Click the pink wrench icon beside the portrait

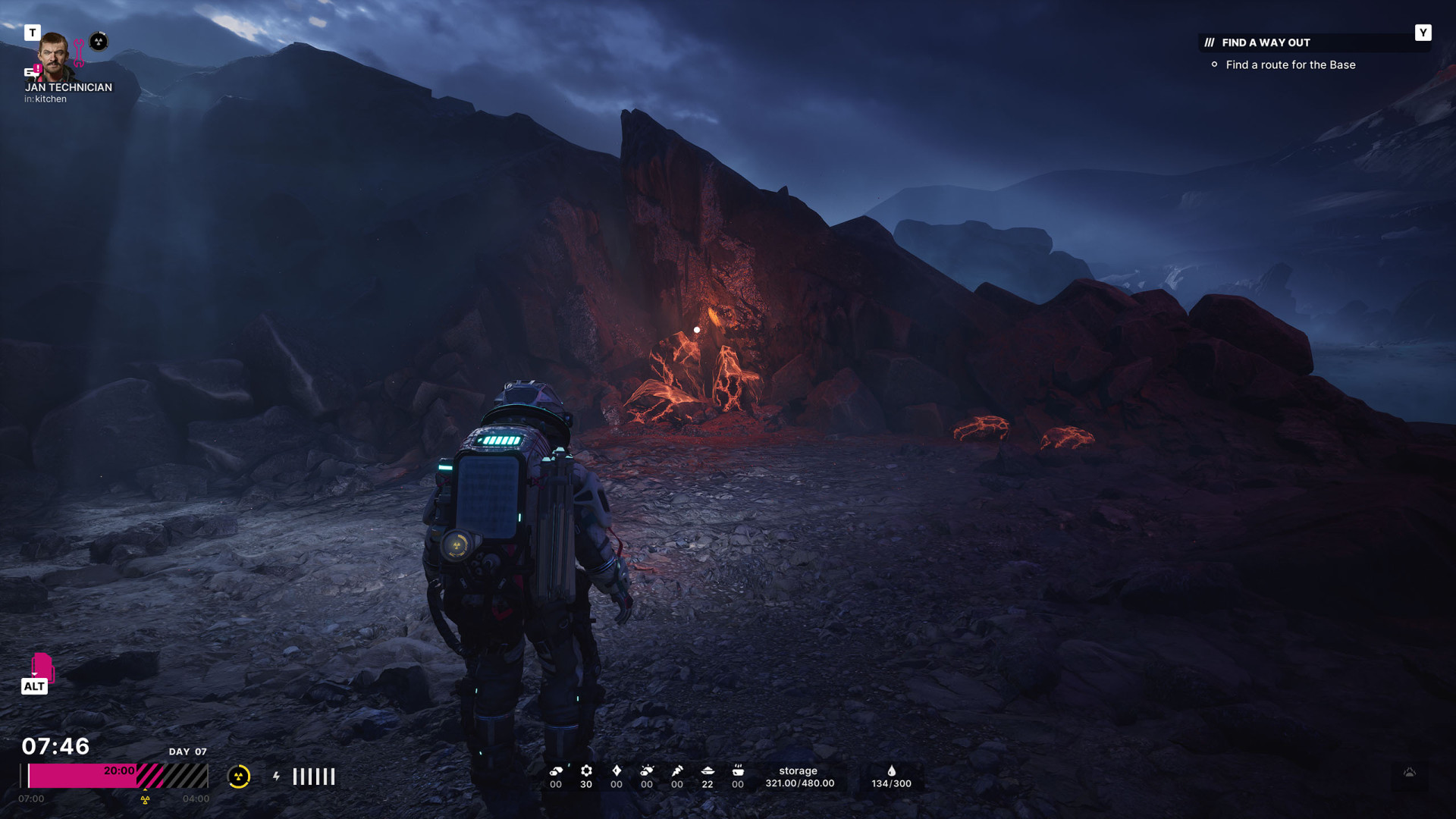pyautogui.click(x=79, y=54)
